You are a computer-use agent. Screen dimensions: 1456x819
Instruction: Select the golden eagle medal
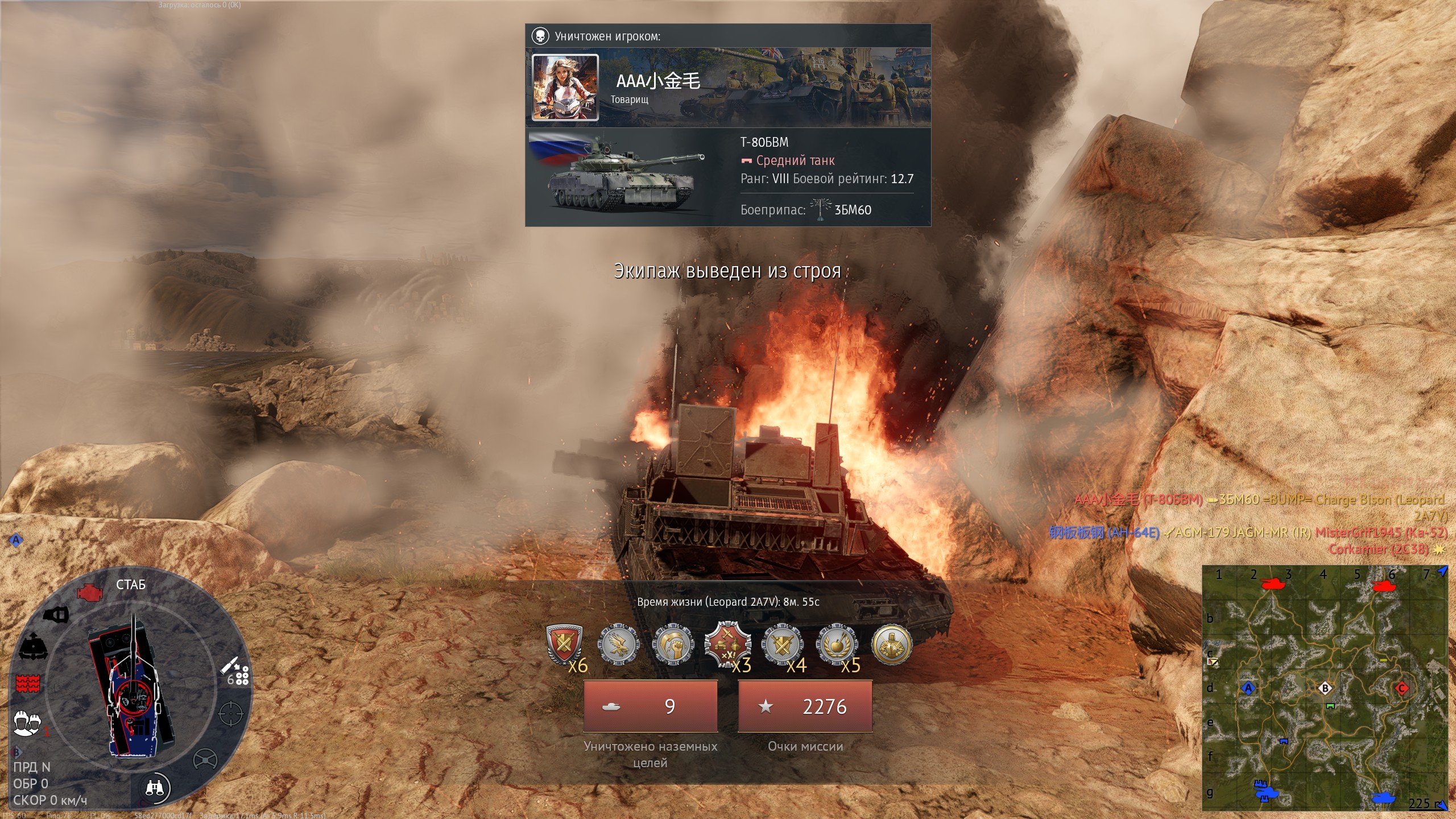[618, 645]
